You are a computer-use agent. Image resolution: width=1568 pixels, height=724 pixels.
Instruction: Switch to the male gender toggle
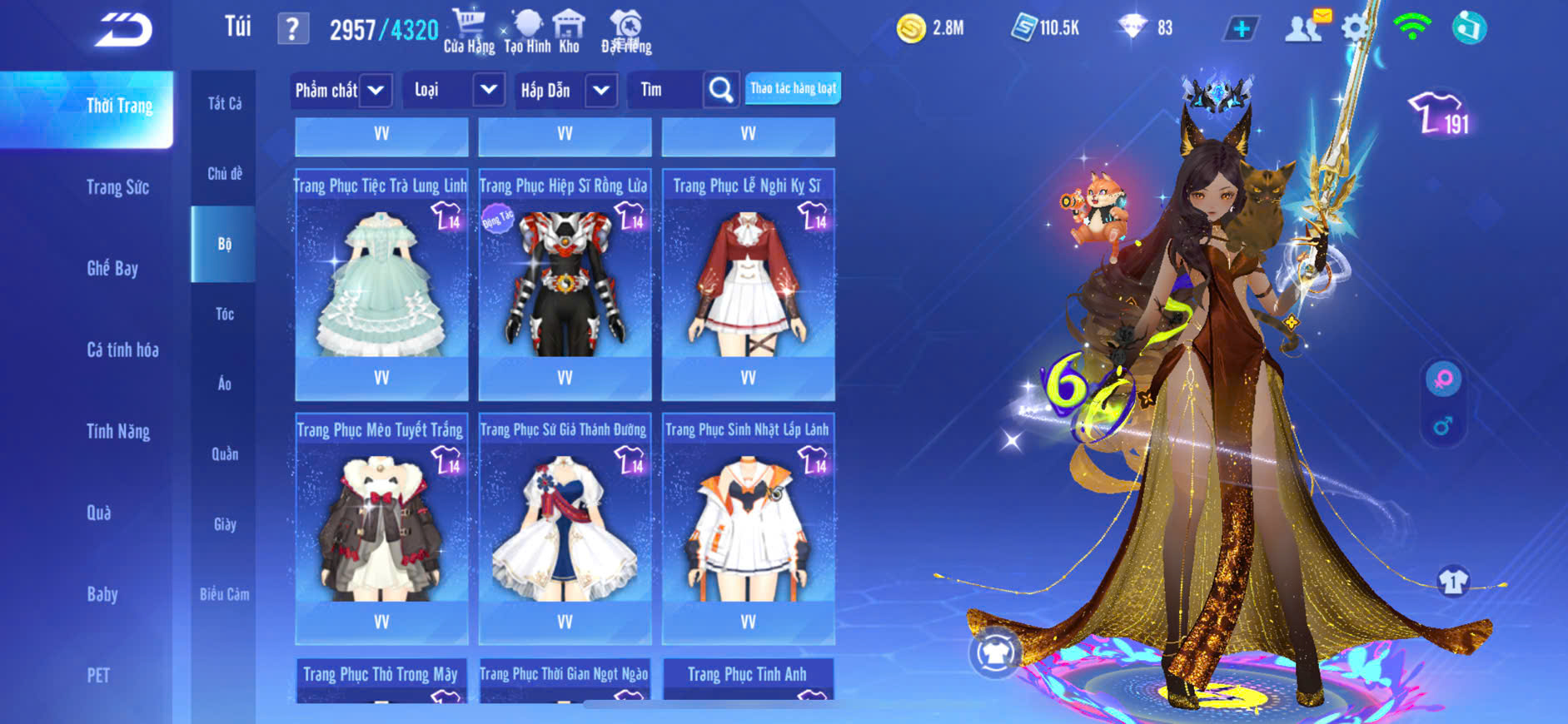pos(1443,427)
